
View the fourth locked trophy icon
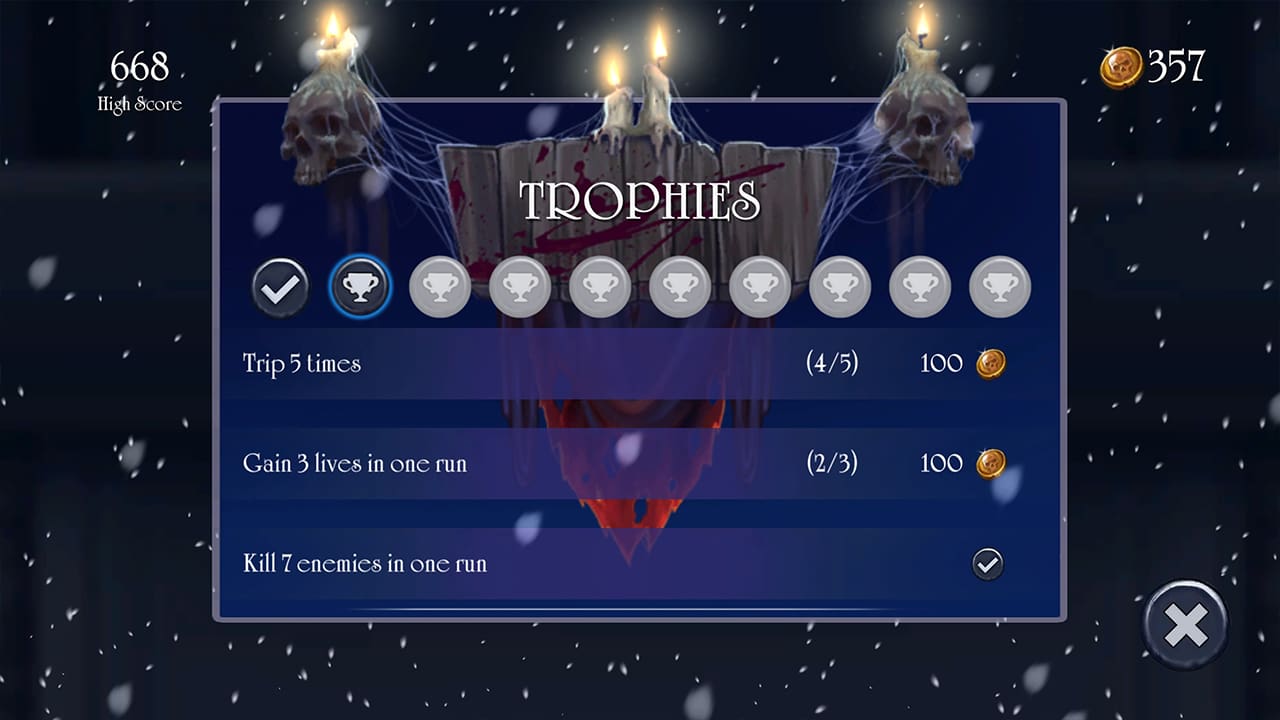[520, 287]
